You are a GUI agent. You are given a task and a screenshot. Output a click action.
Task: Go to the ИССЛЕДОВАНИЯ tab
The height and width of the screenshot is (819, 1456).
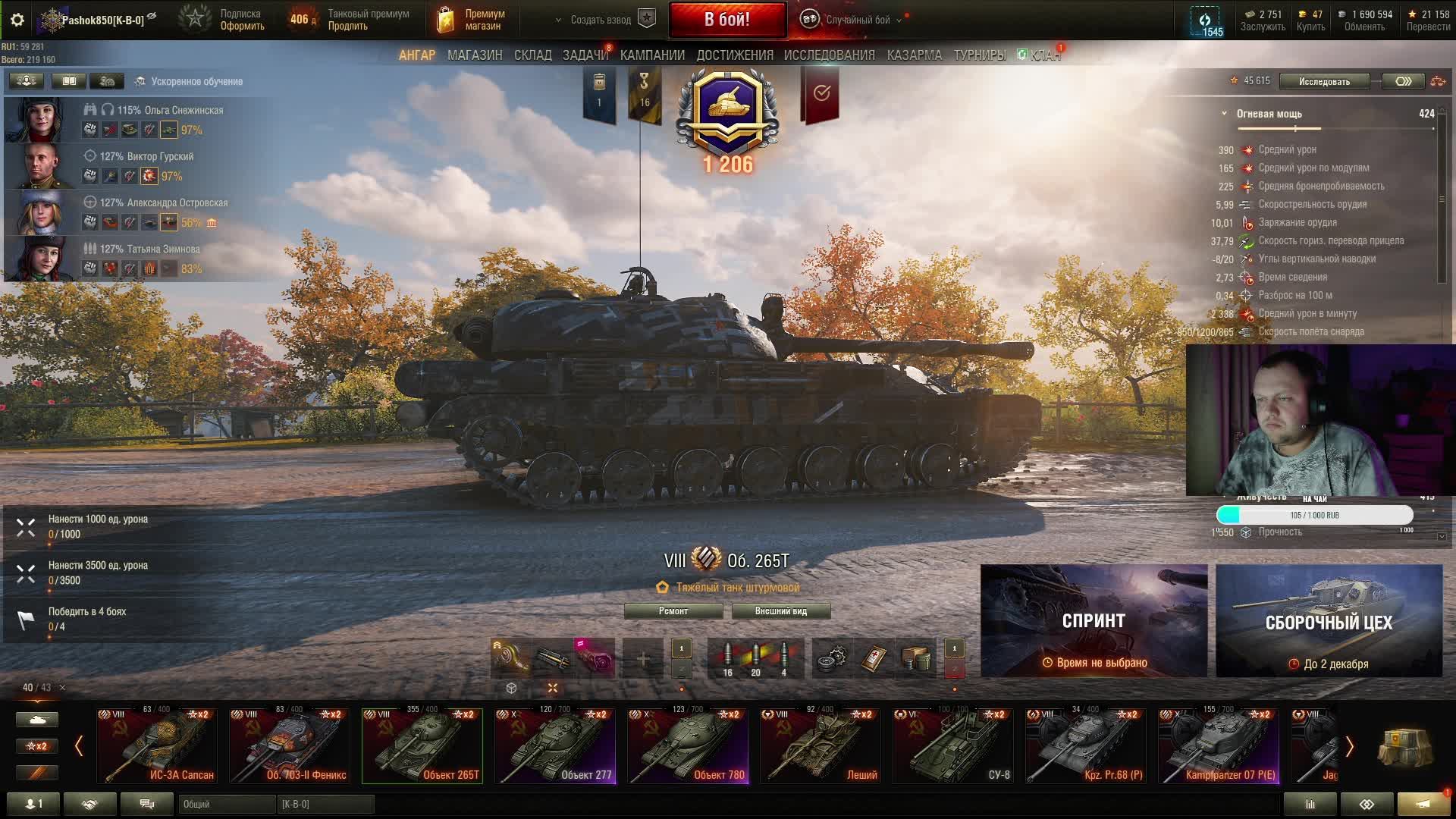(829, 55)
